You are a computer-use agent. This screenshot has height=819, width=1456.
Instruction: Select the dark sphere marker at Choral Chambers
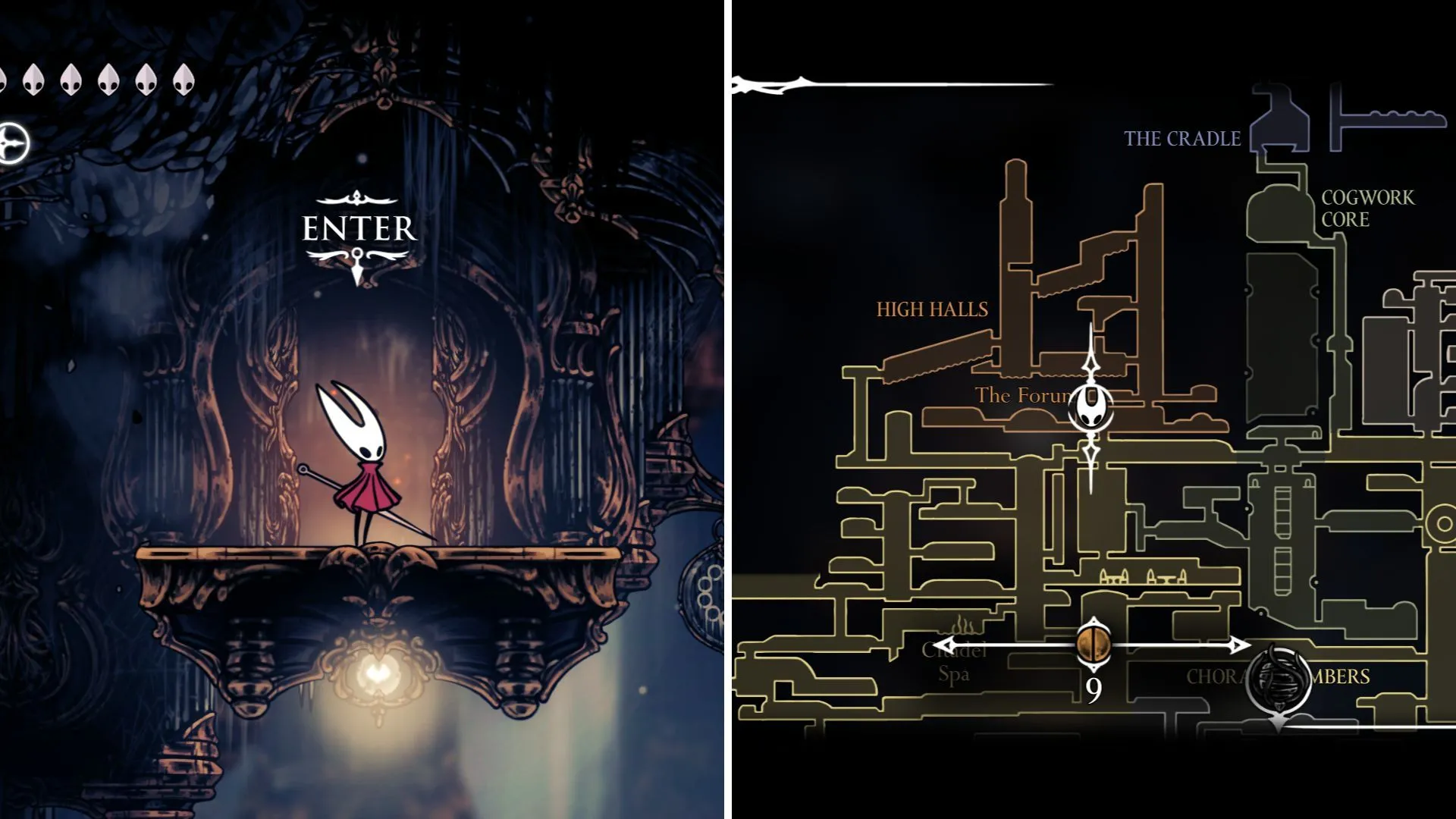[x=1279, y=678]
